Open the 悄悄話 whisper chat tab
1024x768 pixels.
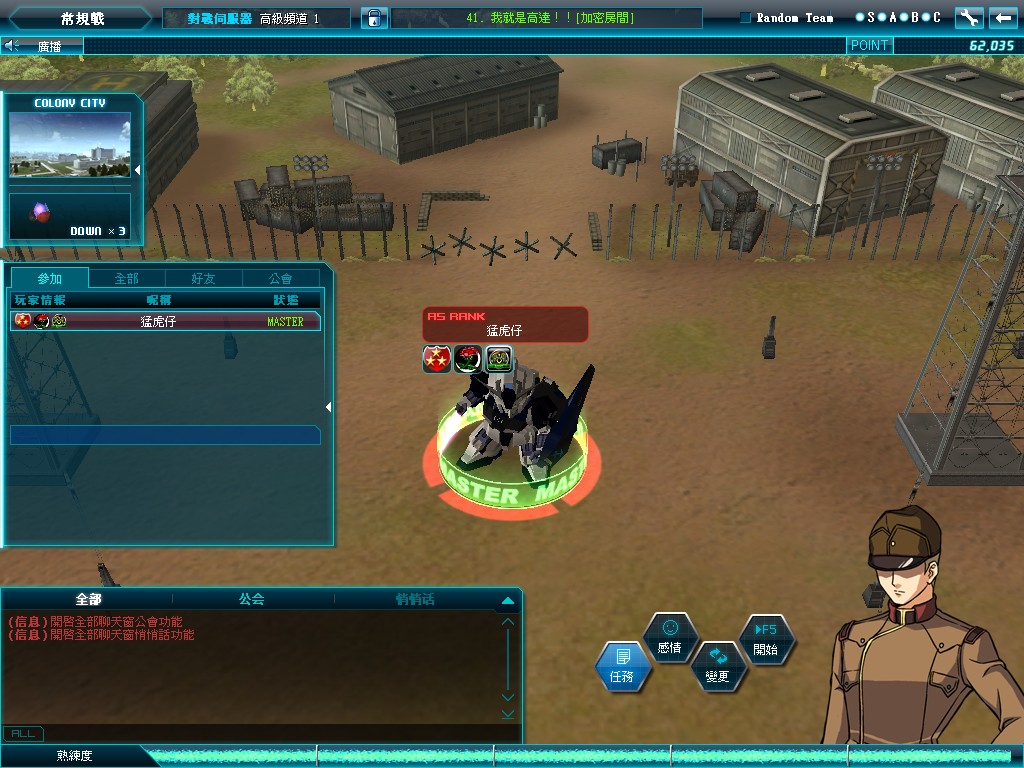pos(414,599)
